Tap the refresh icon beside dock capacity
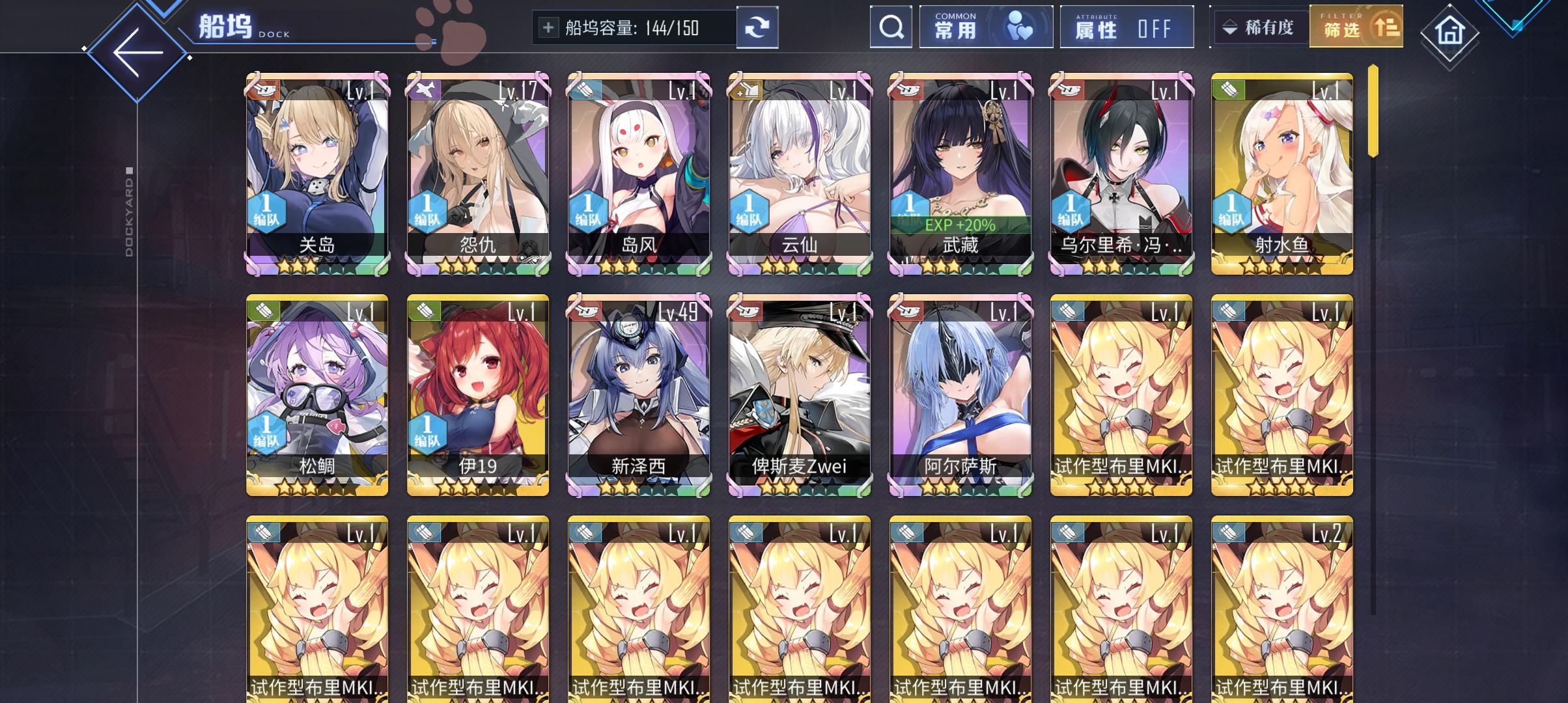The width and height of the screenshot is (1568, 703). [x=758, y=27]
